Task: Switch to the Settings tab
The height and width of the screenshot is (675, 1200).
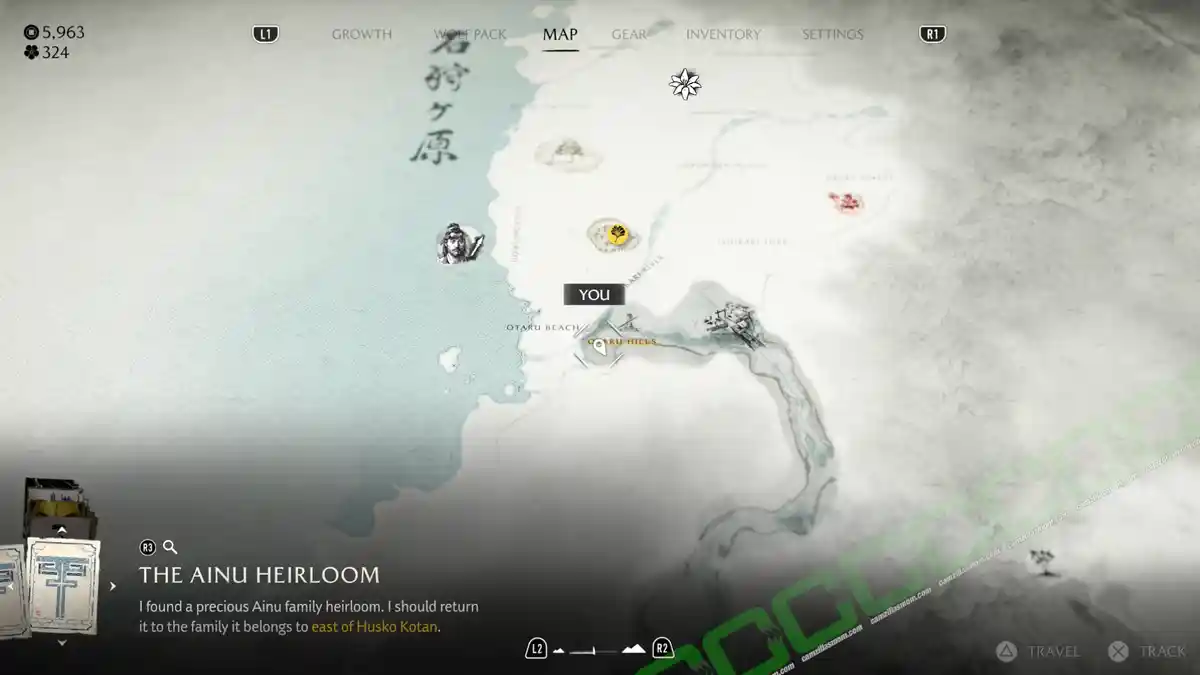Action: point(832,34)
